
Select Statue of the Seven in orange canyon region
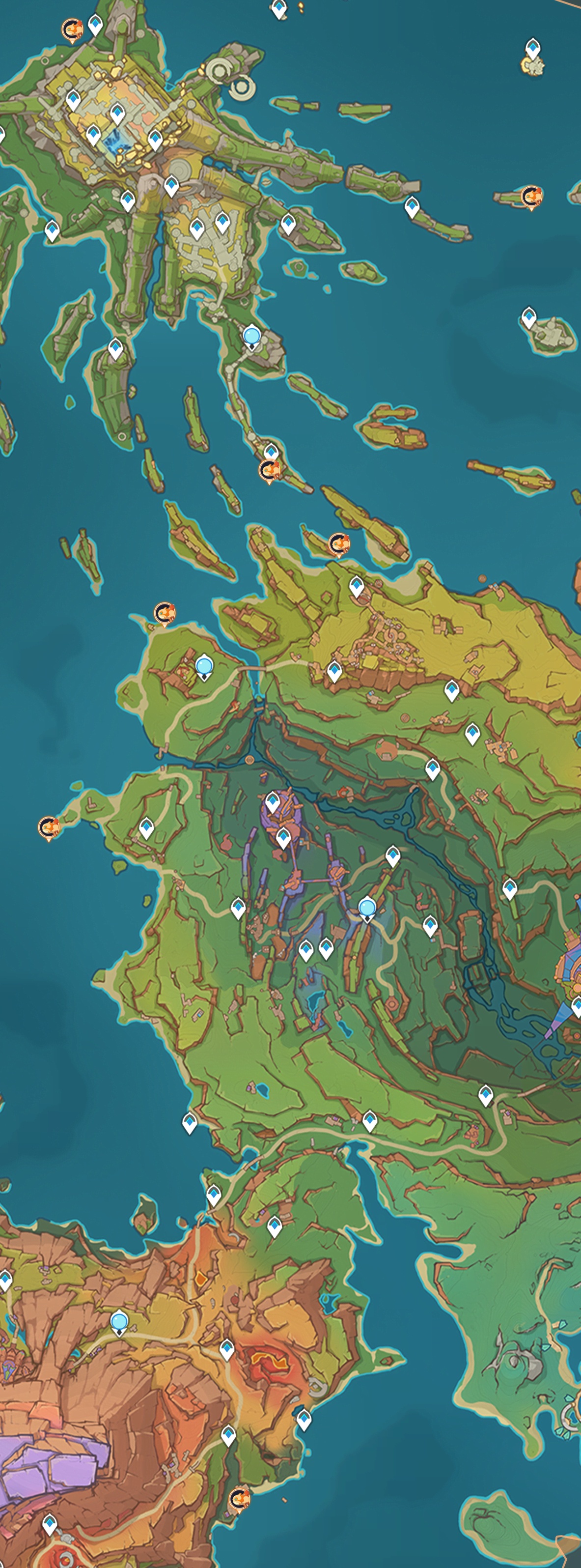119,1321
